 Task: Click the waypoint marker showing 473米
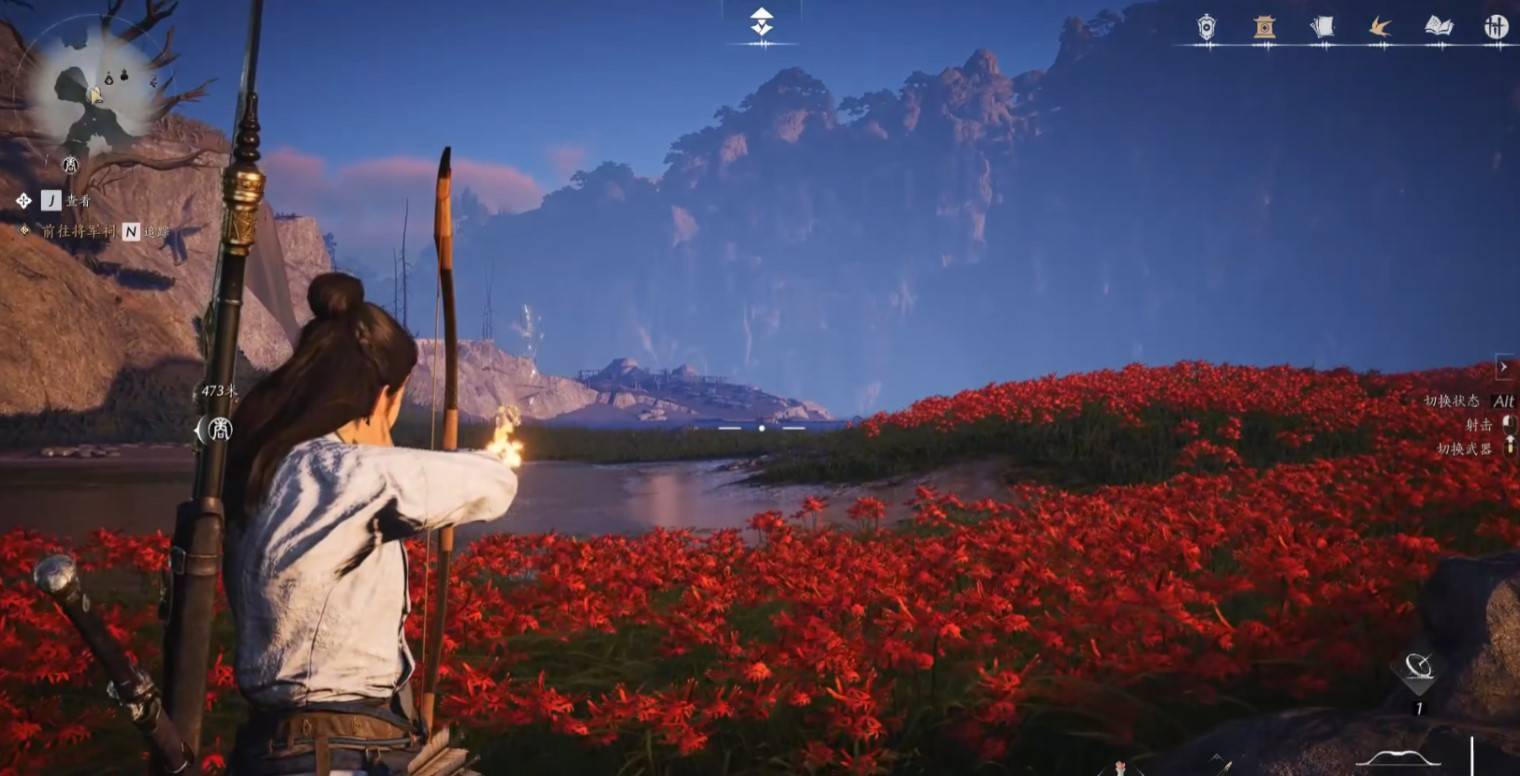click(217, 429)
